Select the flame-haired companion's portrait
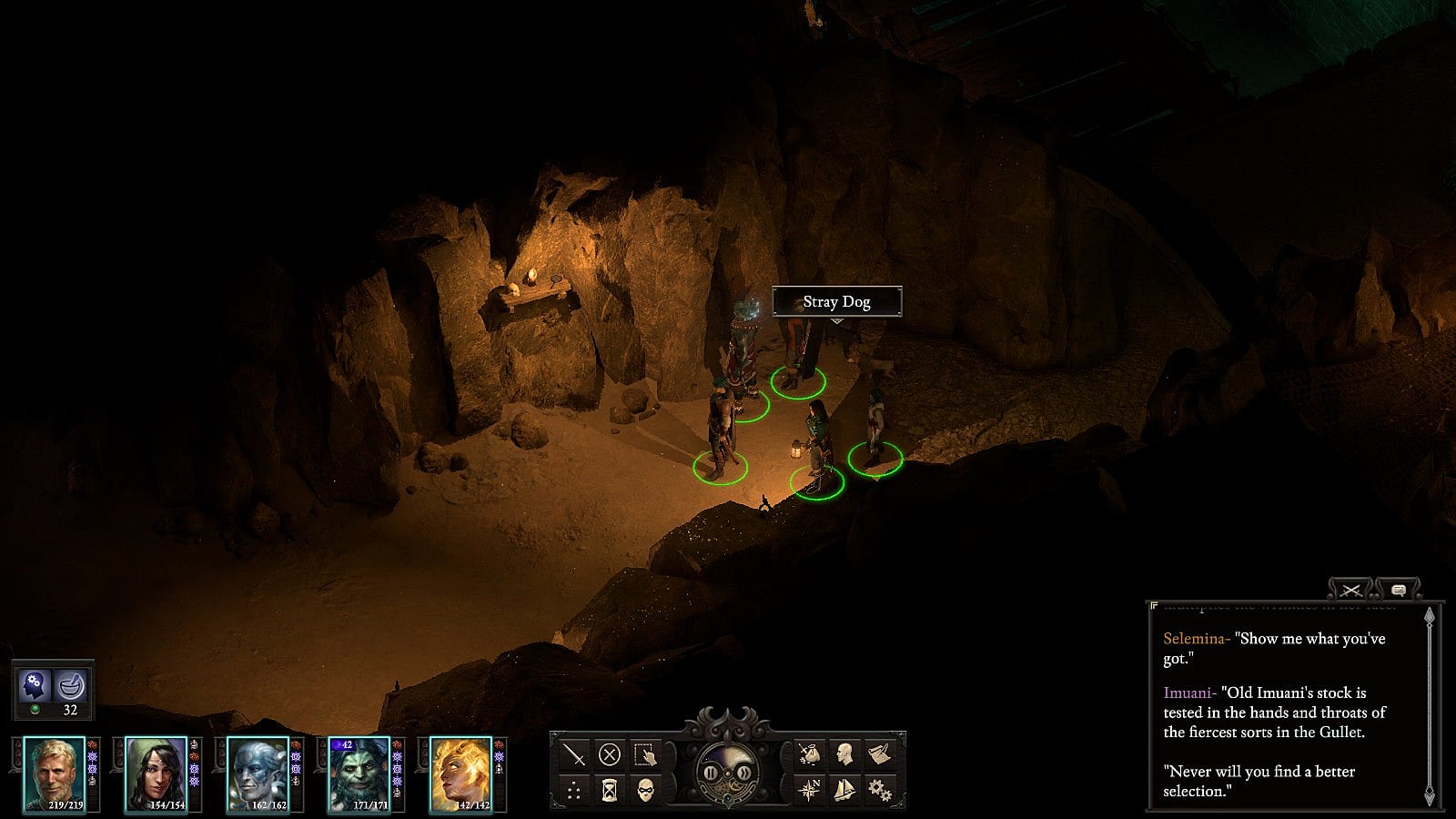 pos(460,773)
